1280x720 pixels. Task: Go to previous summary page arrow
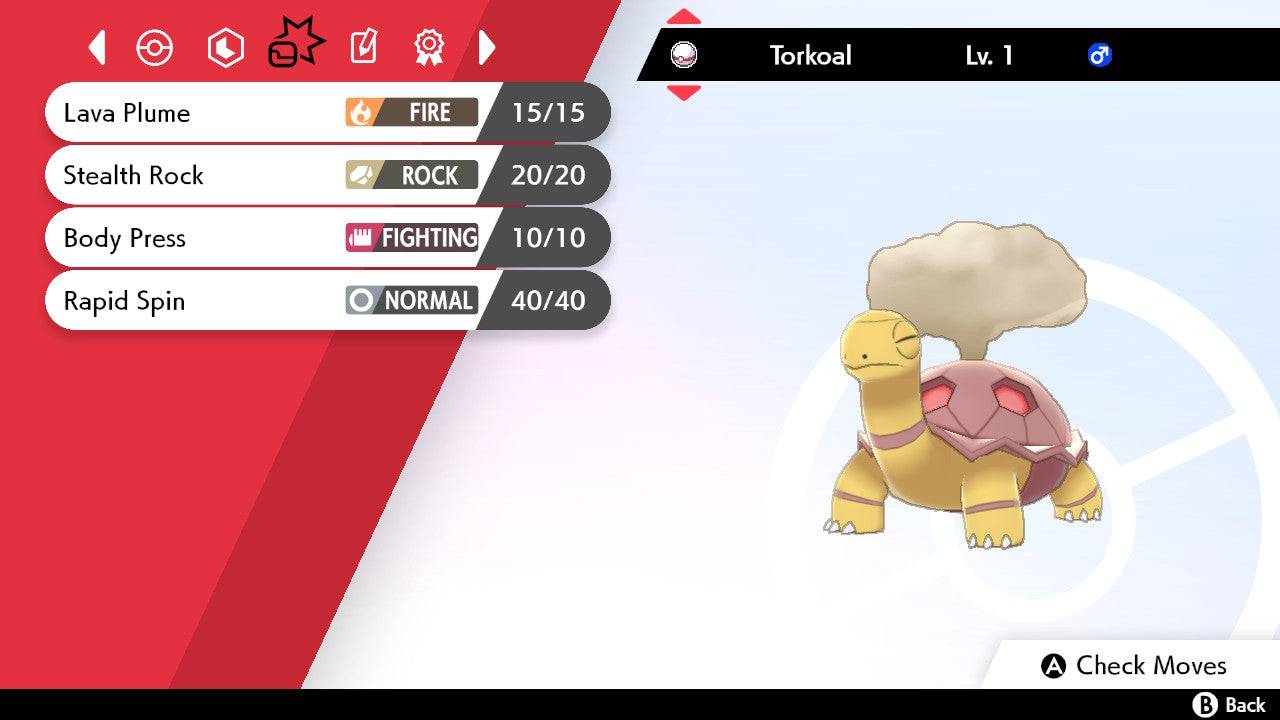[x=97, y=47]
